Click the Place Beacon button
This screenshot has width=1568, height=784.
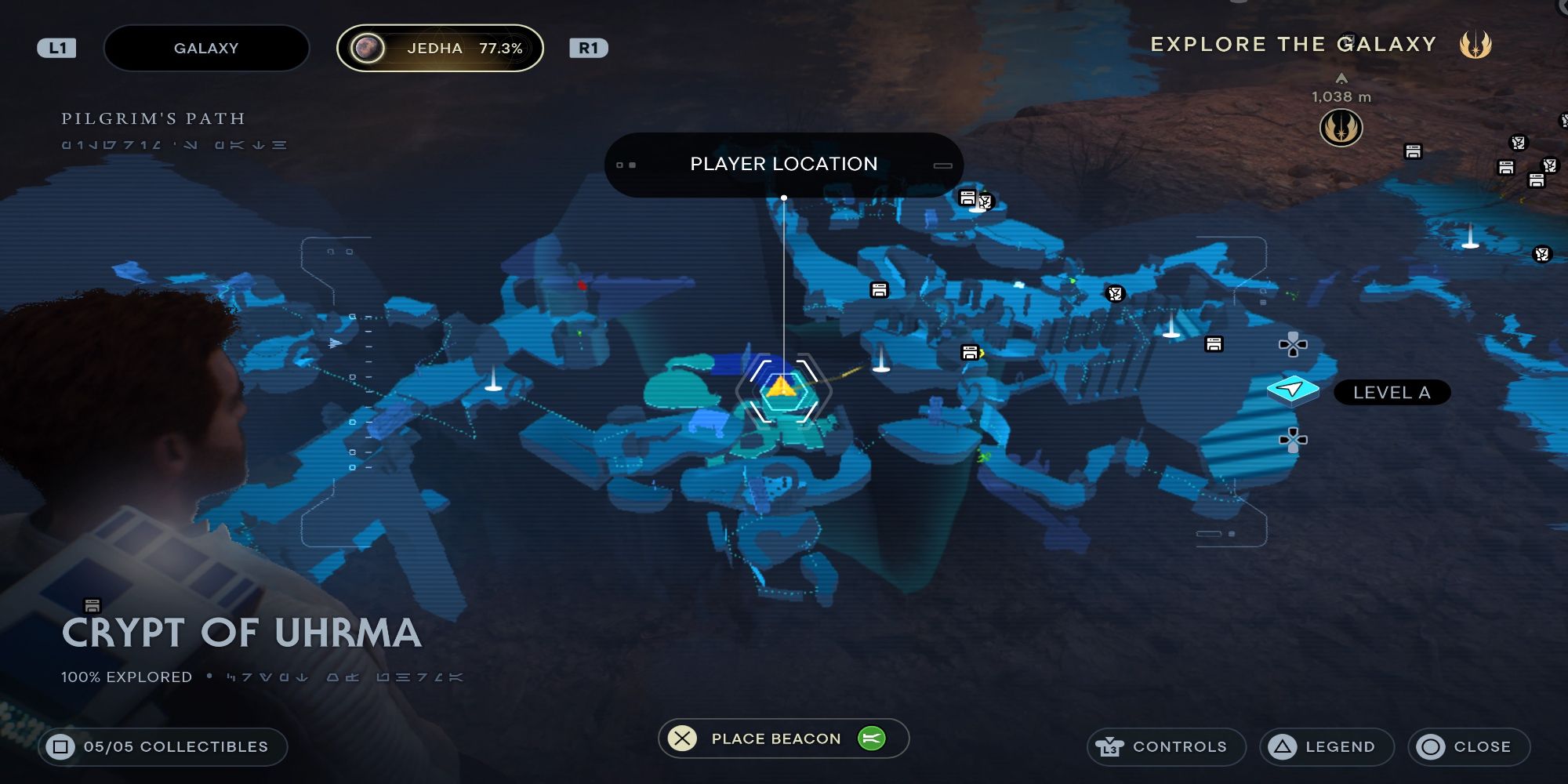(775, 738)
